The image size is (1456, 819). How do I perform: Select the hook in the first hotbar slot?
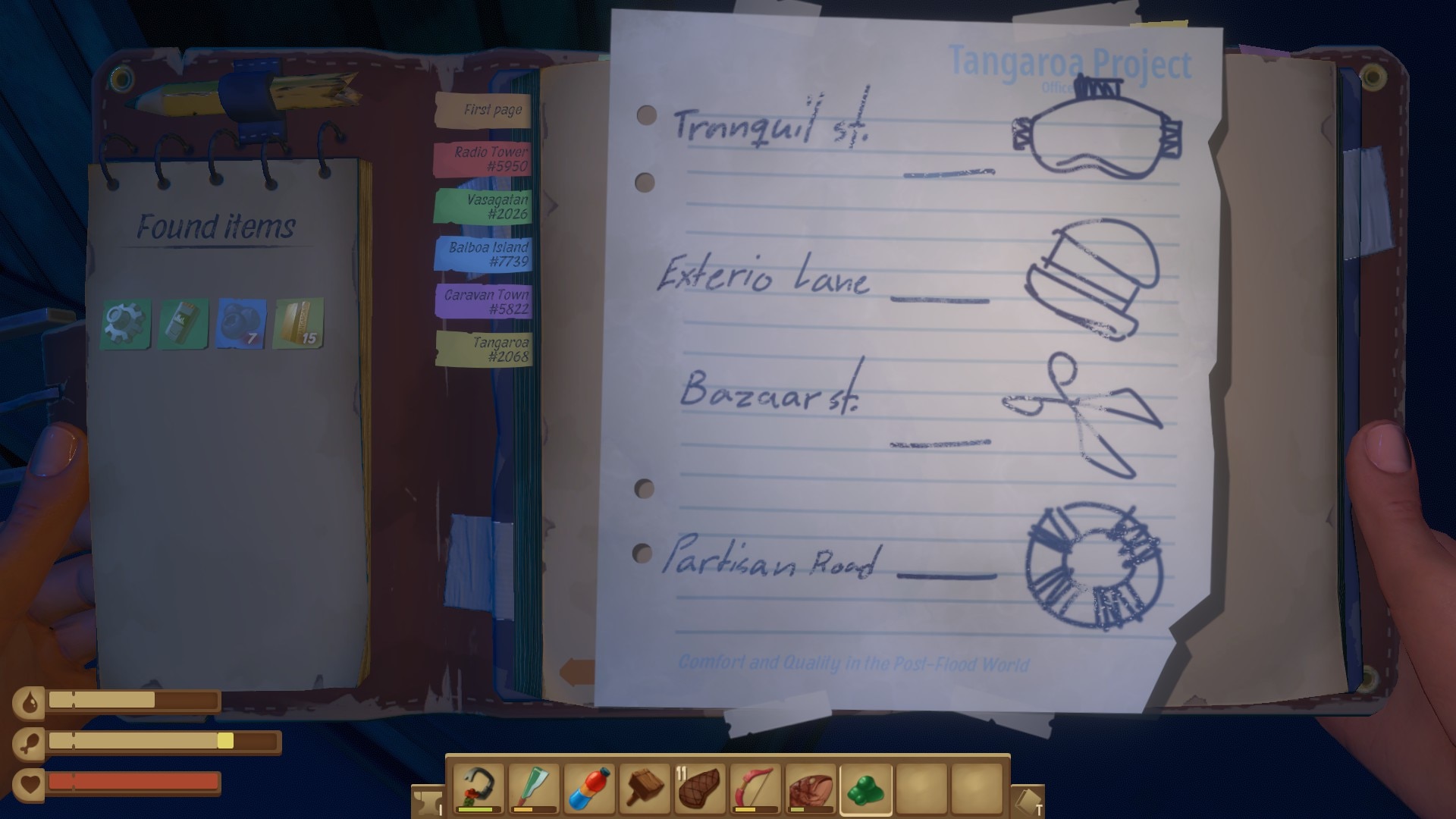[478, 787]
